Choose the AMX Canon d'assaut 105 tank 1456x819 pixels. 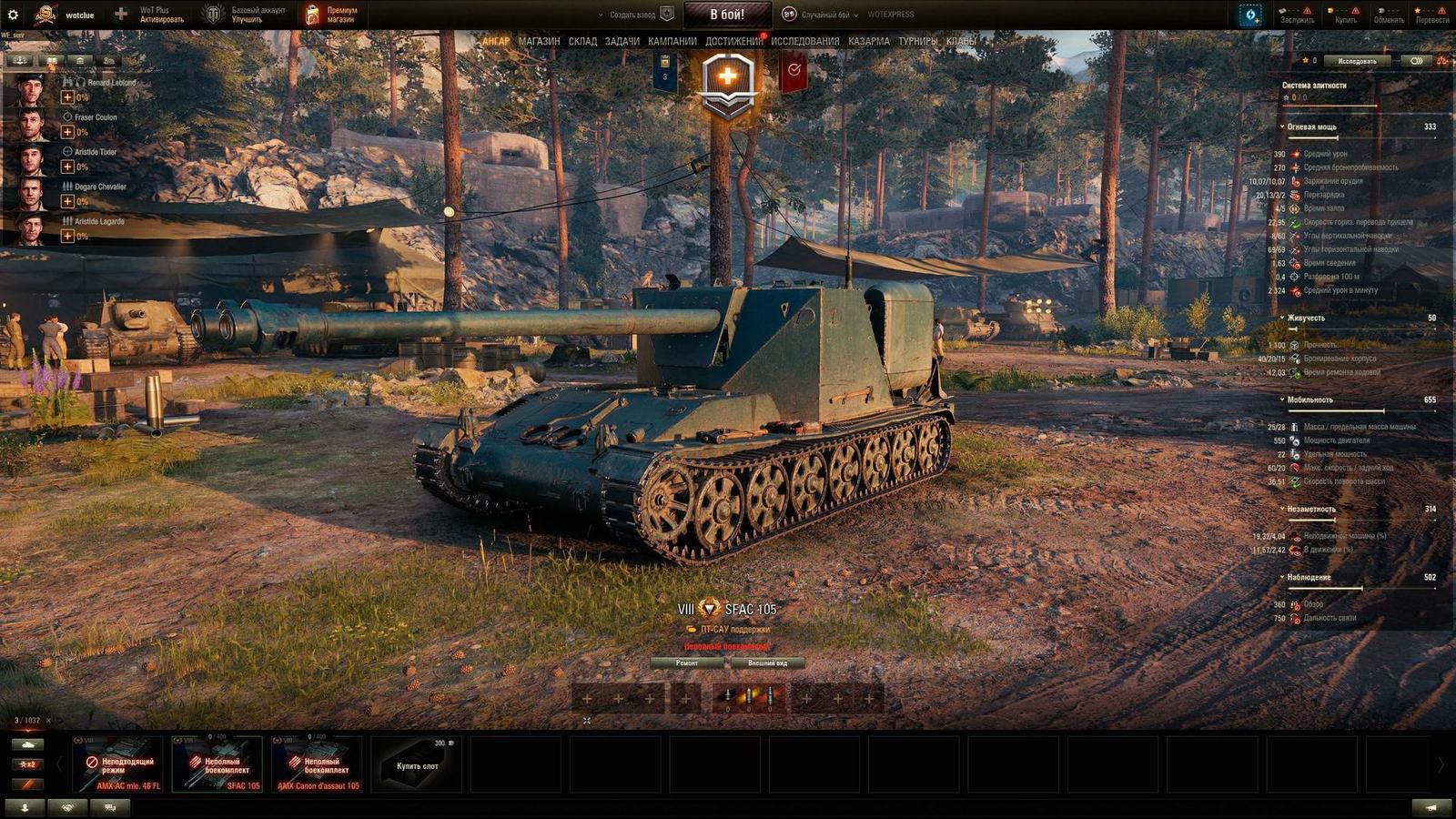coord(318,764)
